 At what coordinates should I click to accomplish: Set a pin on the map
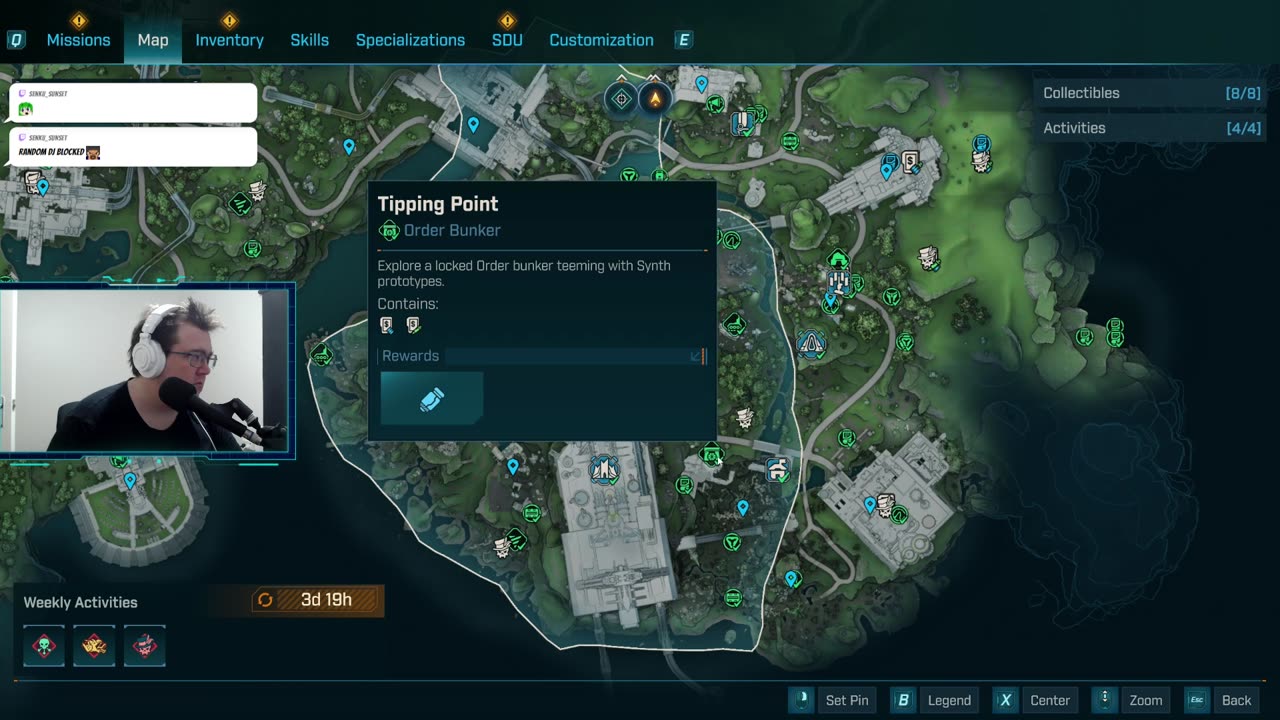(x=832, y=700)
